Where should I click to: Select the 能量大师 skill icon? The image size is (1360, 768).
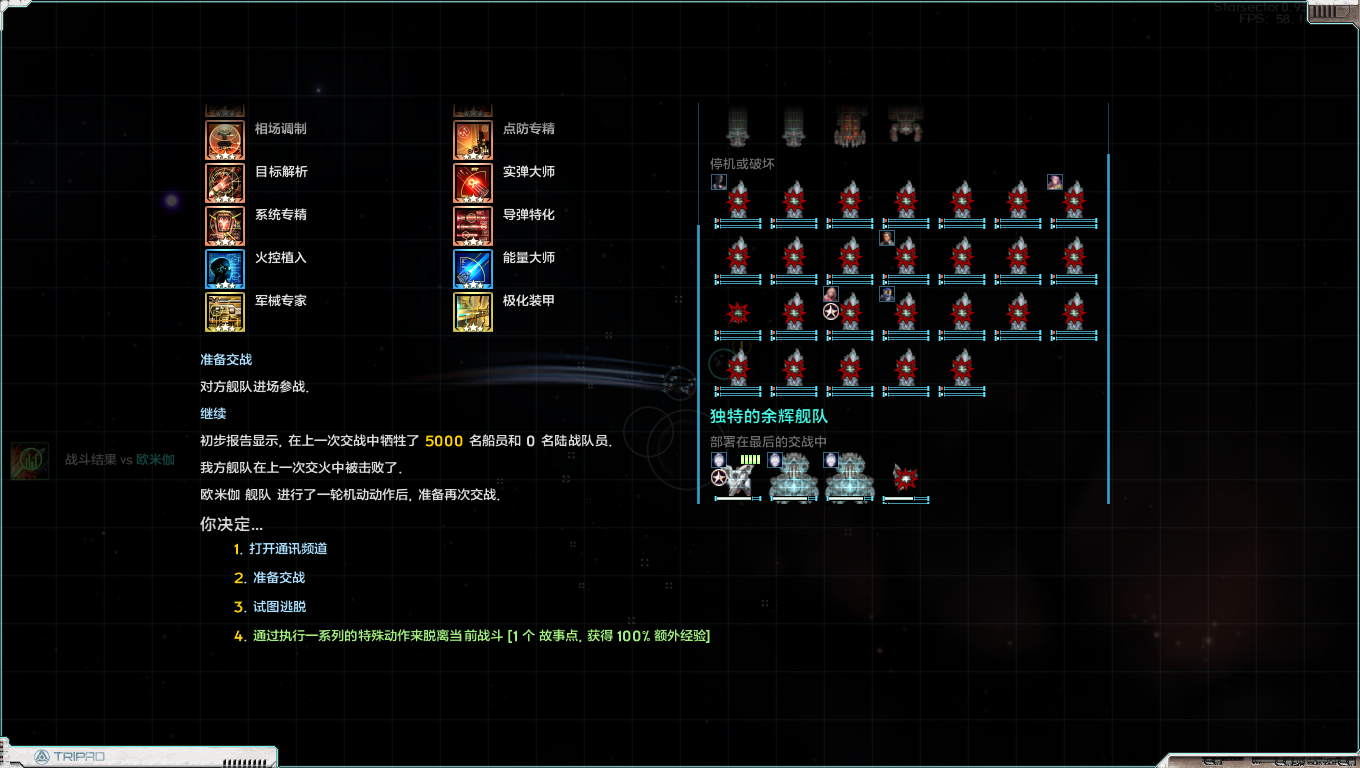472,268
